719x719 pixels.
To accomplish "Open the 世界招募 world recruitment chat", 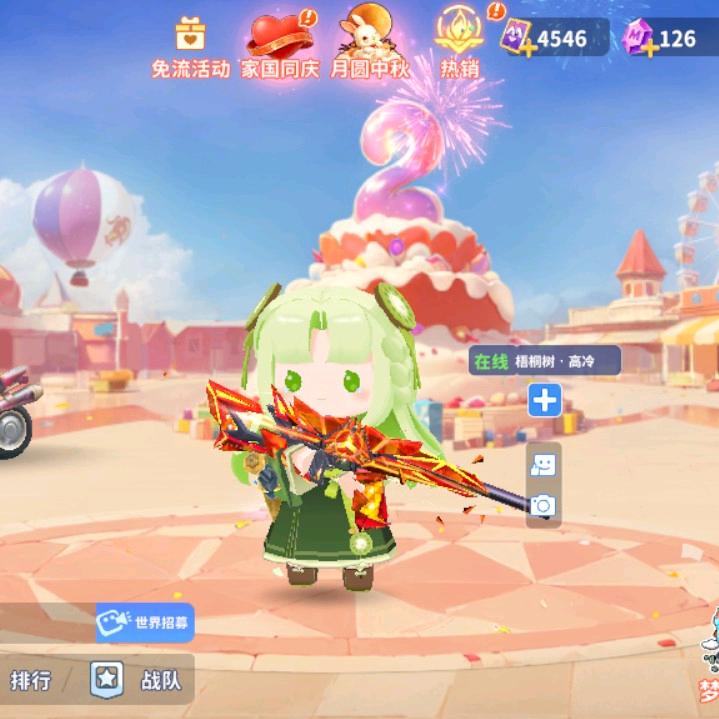I will point(146,622).
